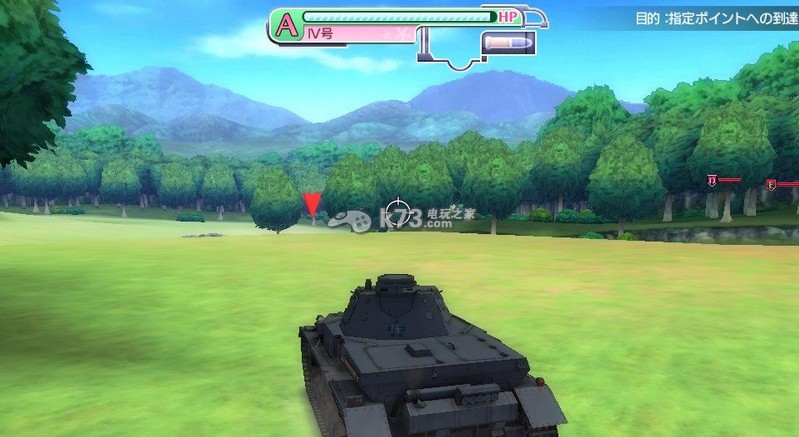Select the shell ammo icon
Screen dimensions: 799x437
[x=507, y=44]
